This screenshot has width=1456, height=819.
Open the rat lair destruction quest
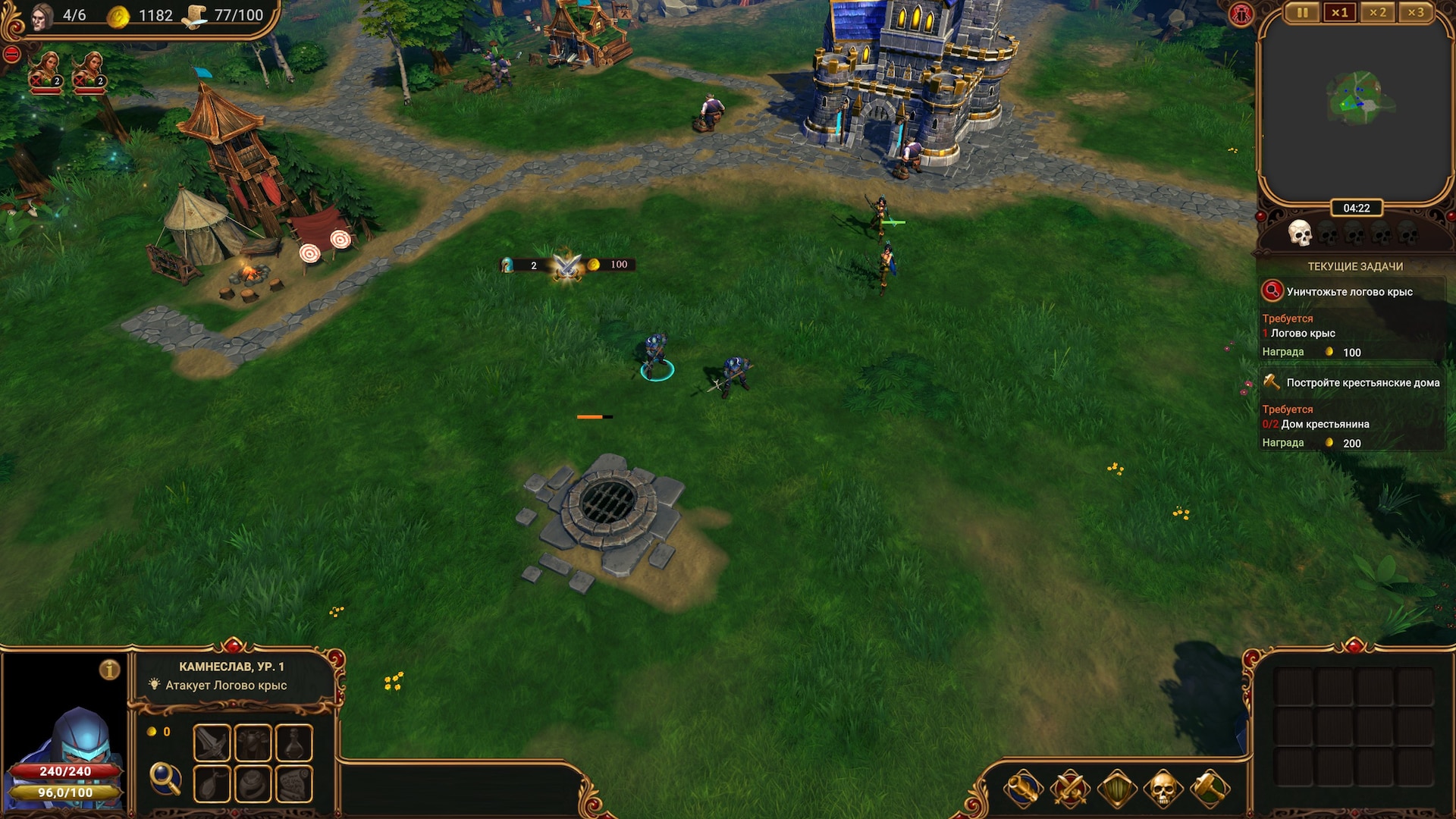point(1349,292)
